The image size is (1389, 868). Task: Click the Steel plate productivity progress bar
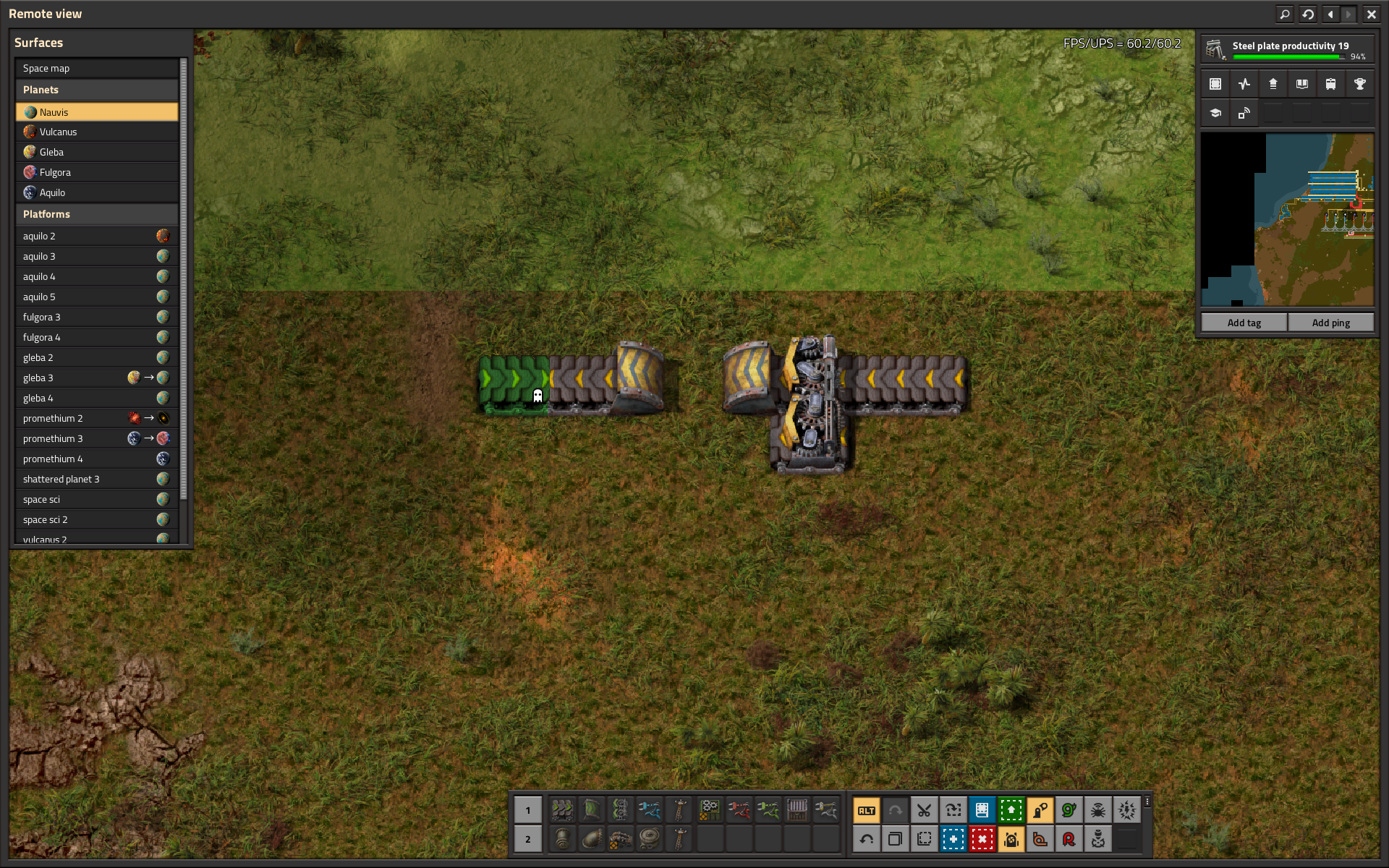pos(1289,57)
